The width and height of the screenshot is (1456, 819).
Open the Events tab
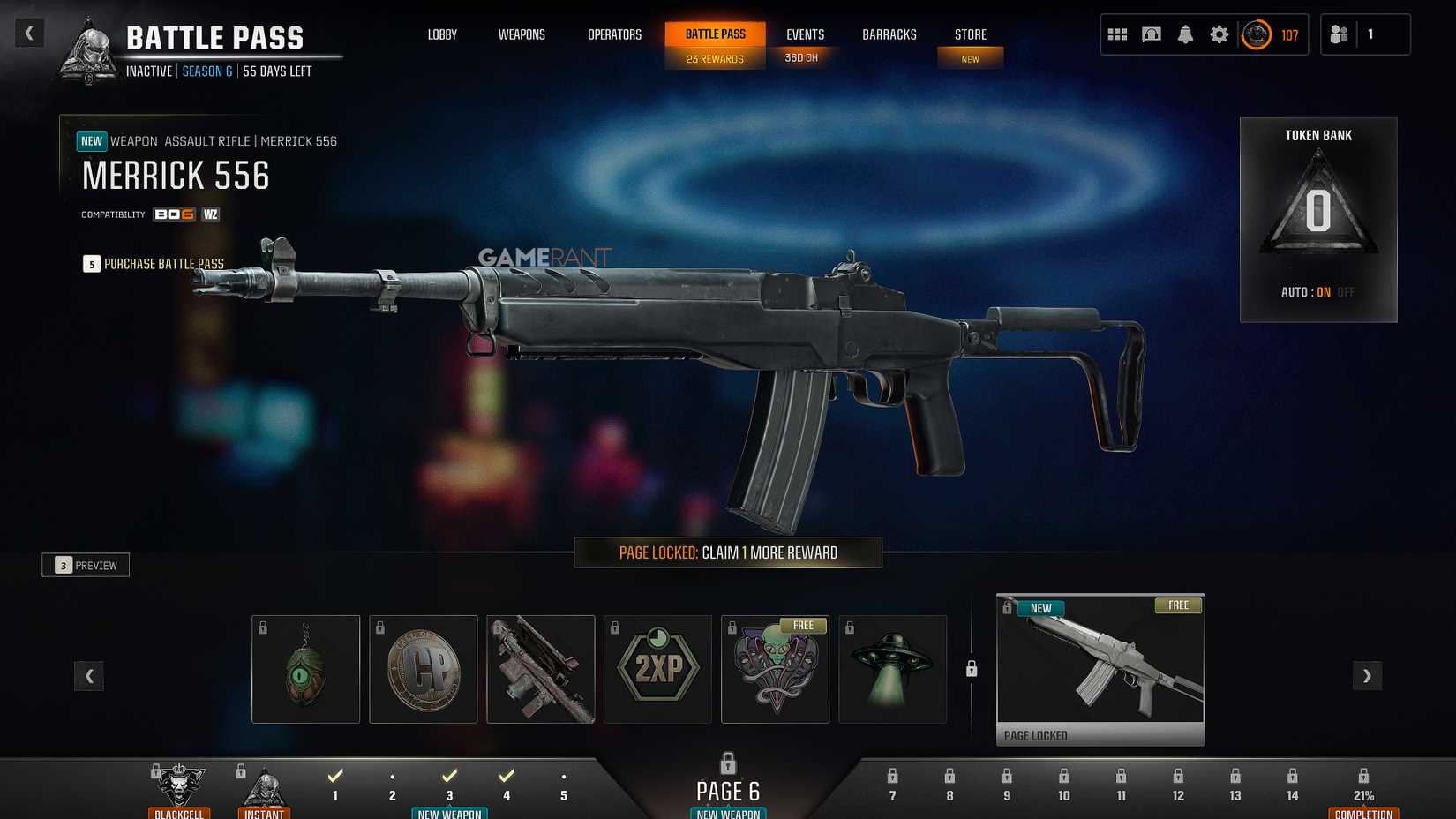pyautogui.click(x=805, y=35)
